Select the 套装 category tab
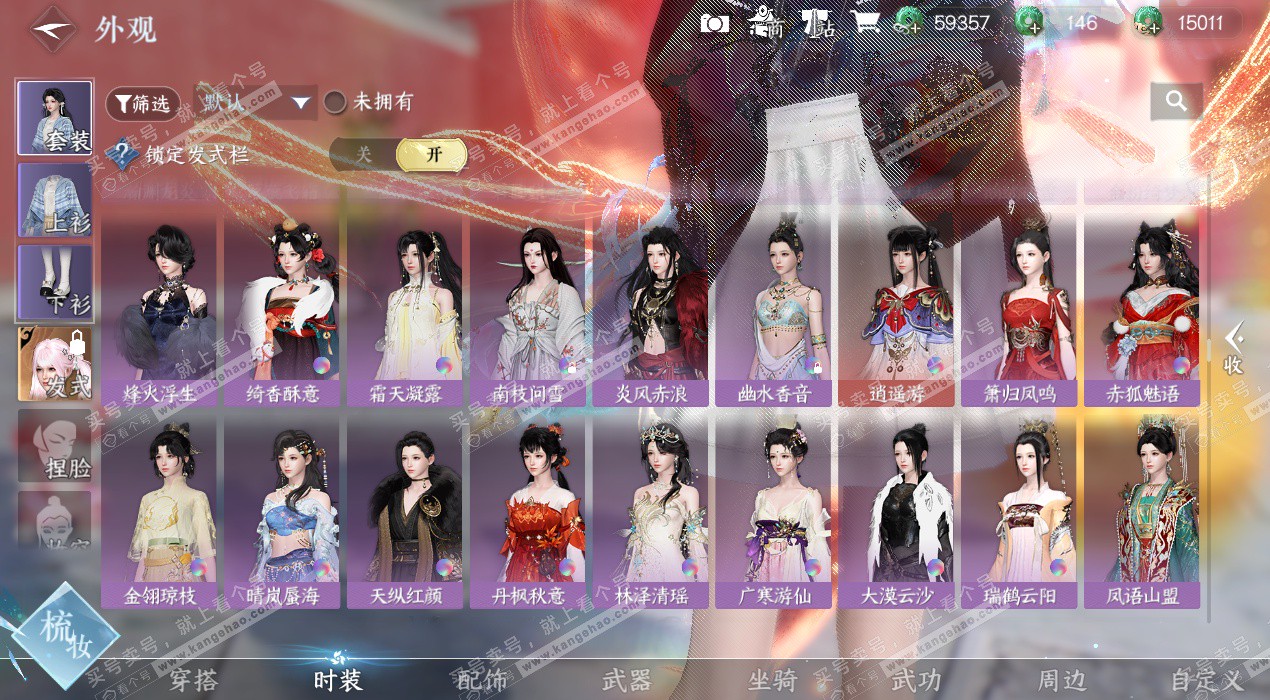The image size is (1270, 700). (55, 117)
